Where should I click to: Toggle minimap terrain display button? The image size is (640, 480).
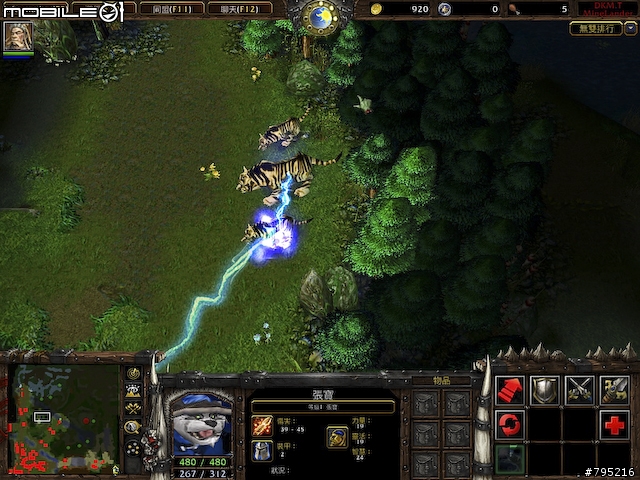(x=133, y=391)
